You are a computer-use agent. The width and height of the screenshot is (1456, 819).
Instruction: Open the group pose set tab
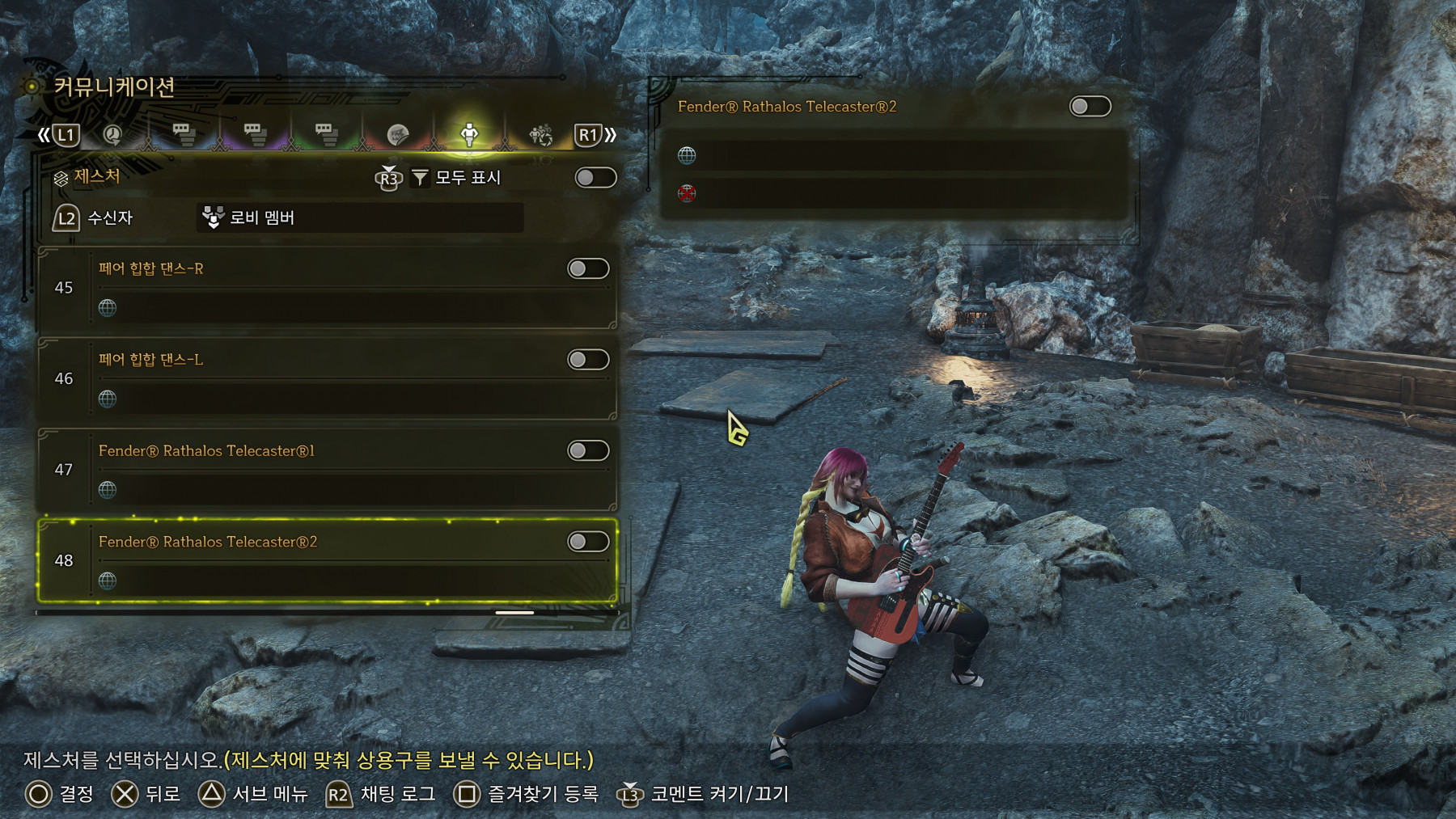(x=540, y=135)
